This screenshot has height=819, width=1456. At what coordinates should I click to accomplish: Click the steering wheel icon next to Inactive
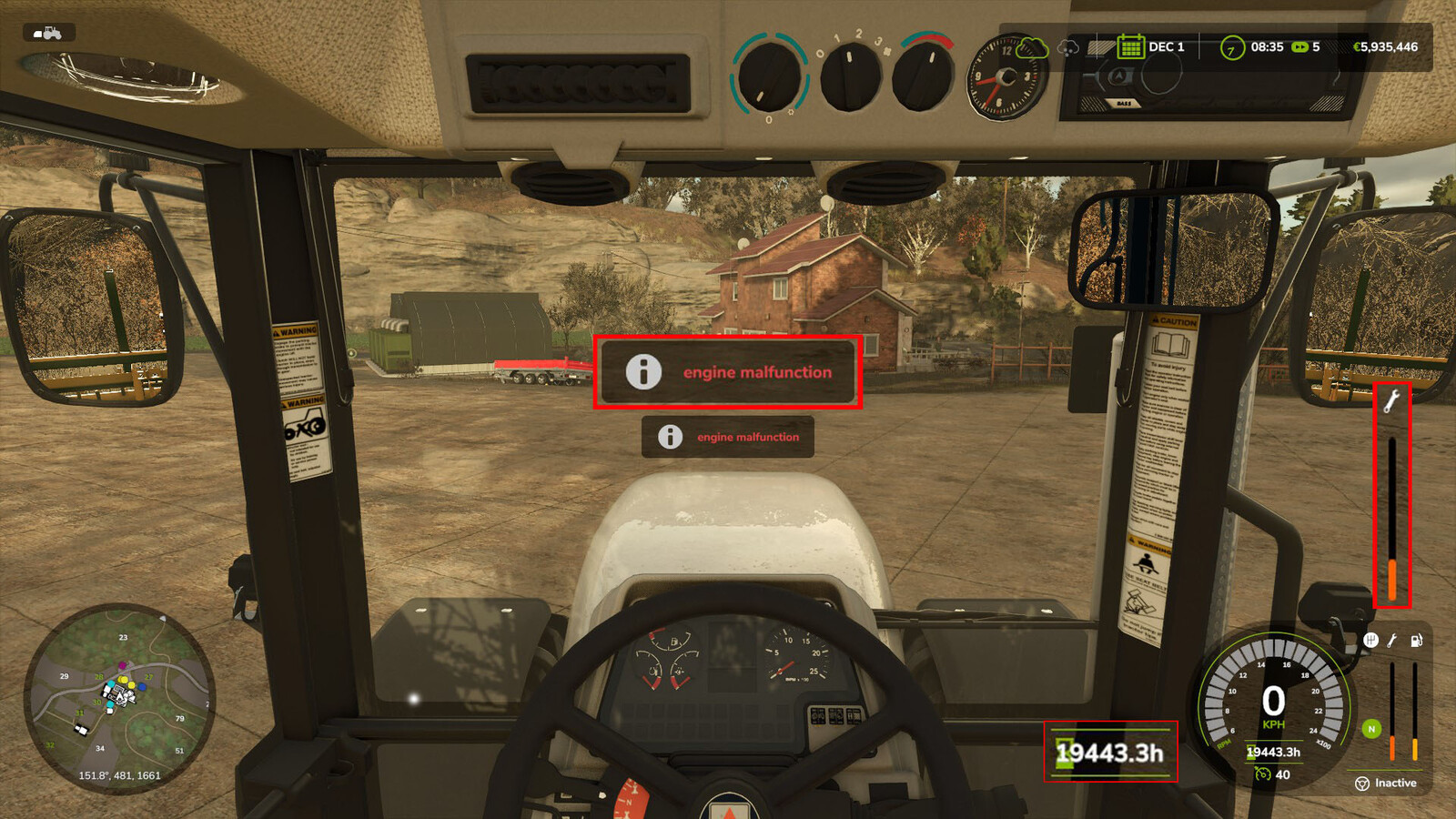coord(1362,784)
